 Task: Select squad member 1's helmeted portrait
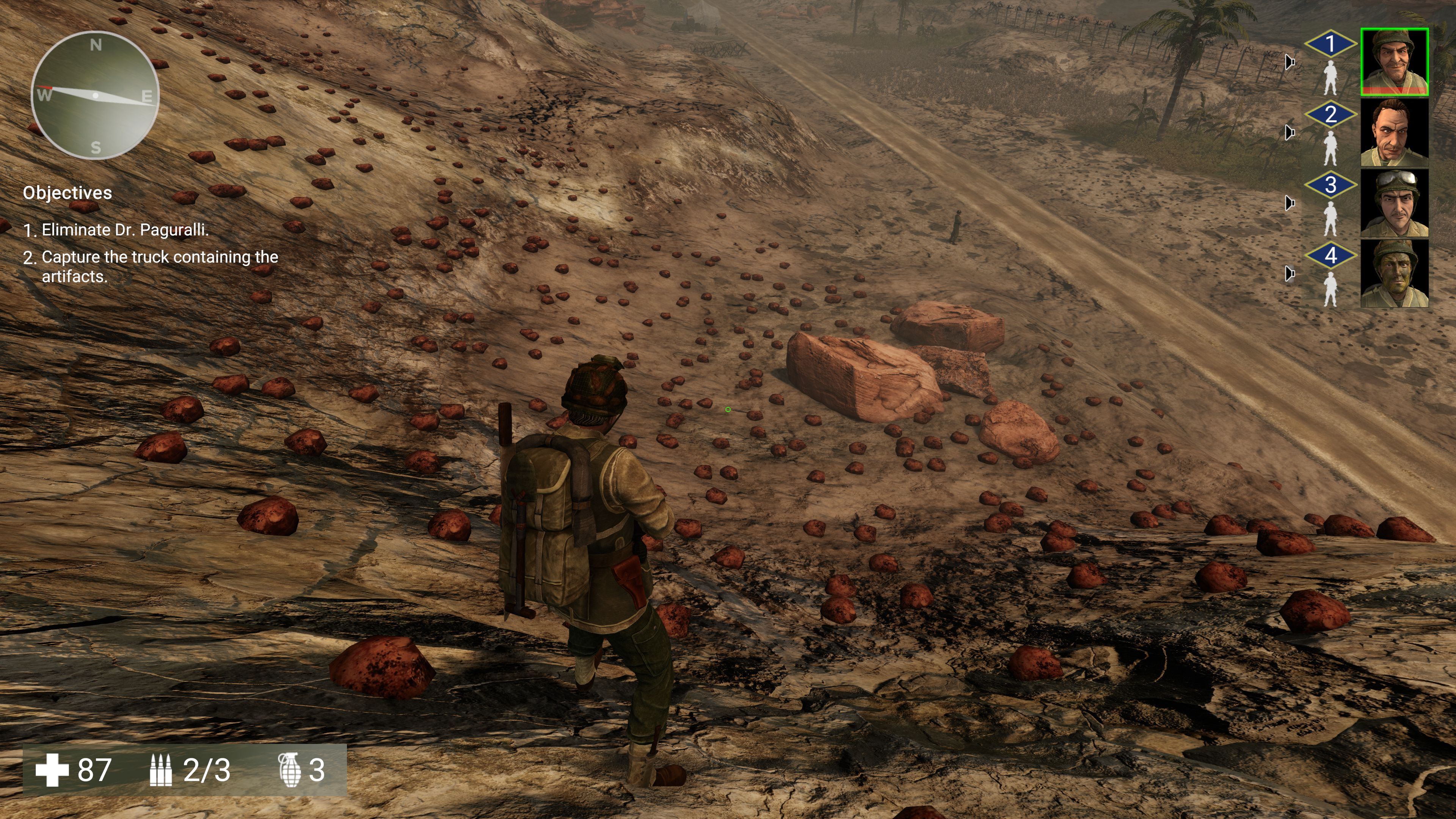(x=1394, y=61)
